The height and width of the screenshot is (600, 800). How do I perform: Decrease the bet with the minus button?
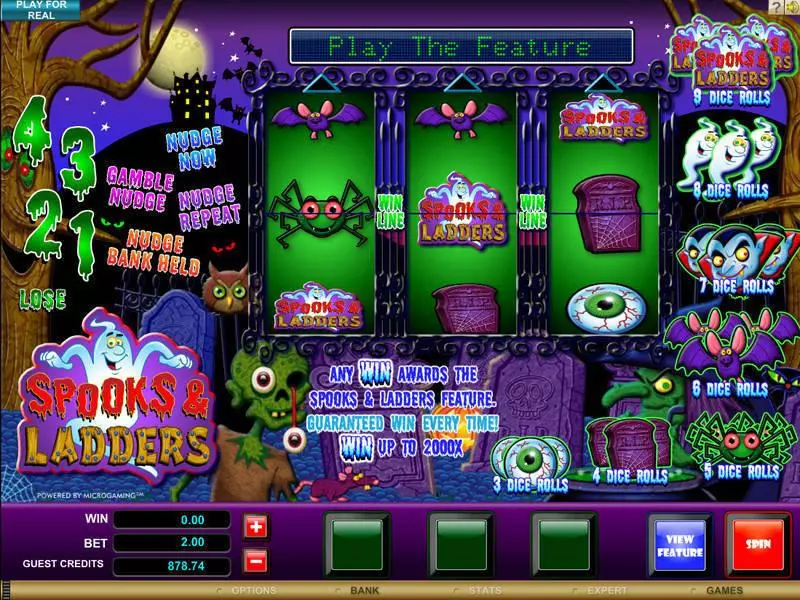(x=254, y=561)
